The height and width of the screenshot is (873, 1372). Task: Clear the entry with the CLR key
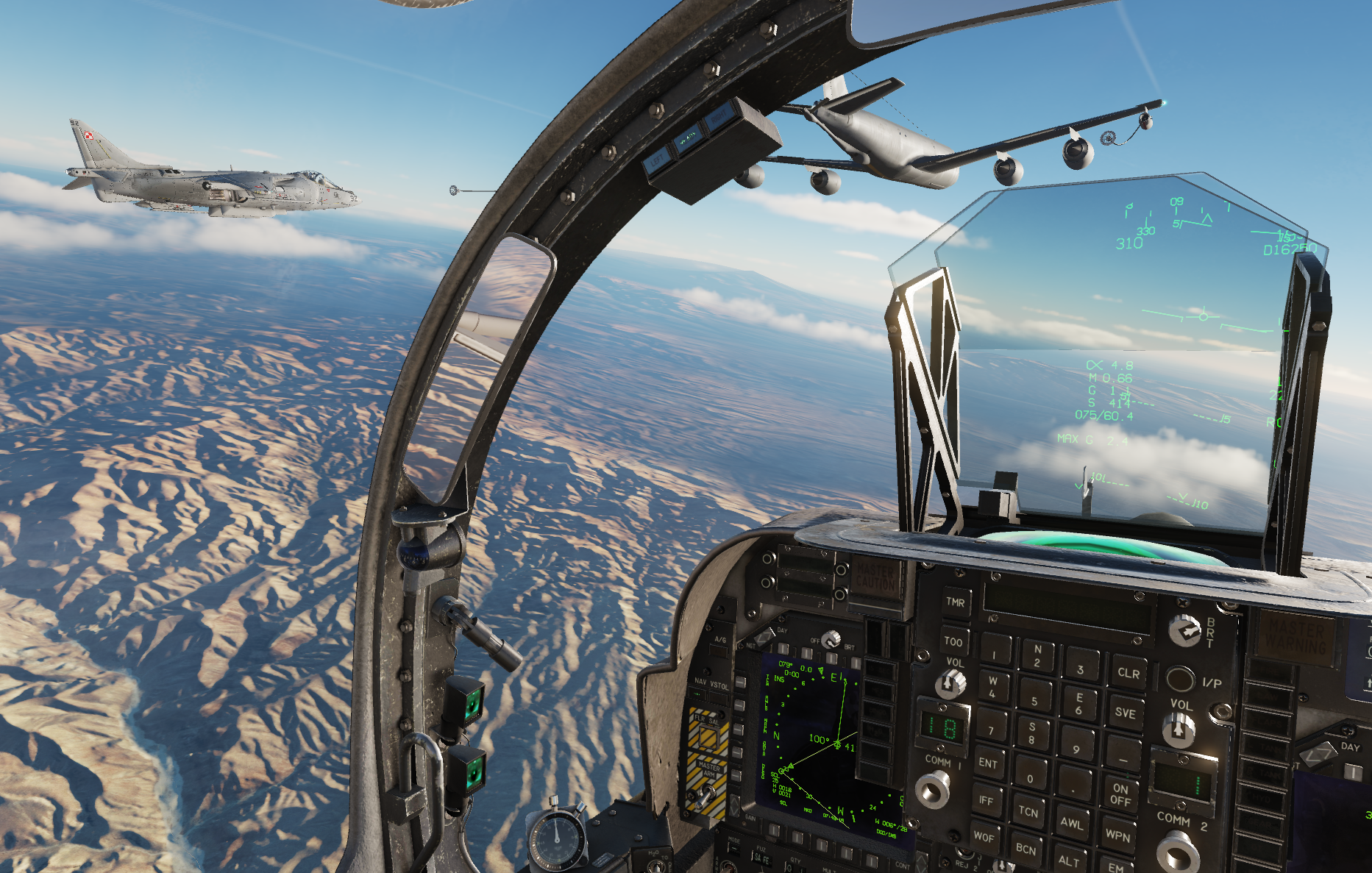point(1128,672)
